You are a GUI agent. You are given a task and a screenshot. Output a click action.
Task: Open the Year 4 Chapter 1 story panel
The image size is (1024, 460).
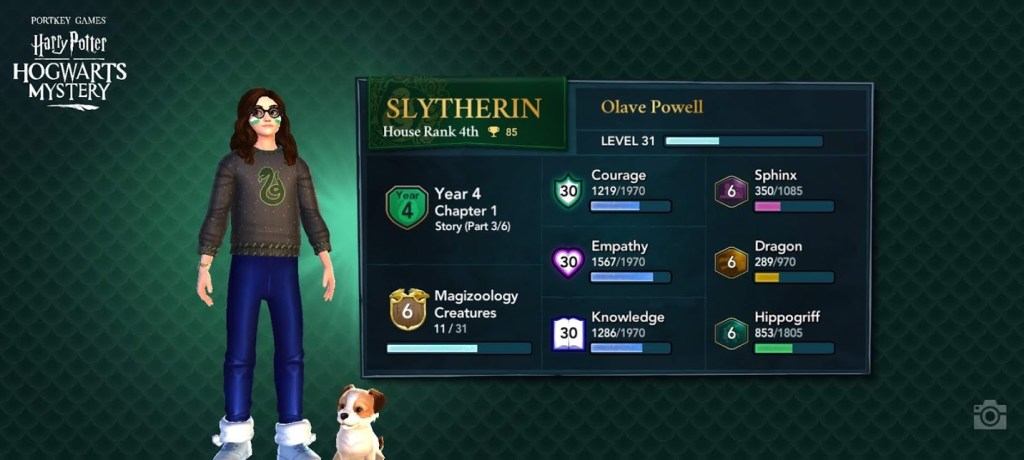point(452,208)
